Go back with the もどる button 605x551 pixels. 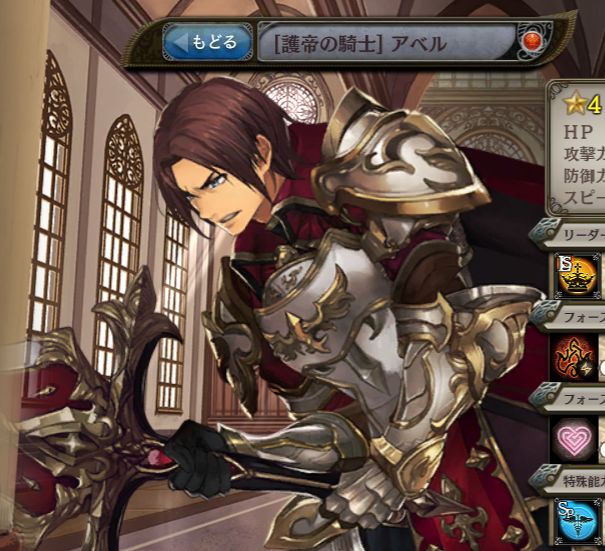[207, 43]
